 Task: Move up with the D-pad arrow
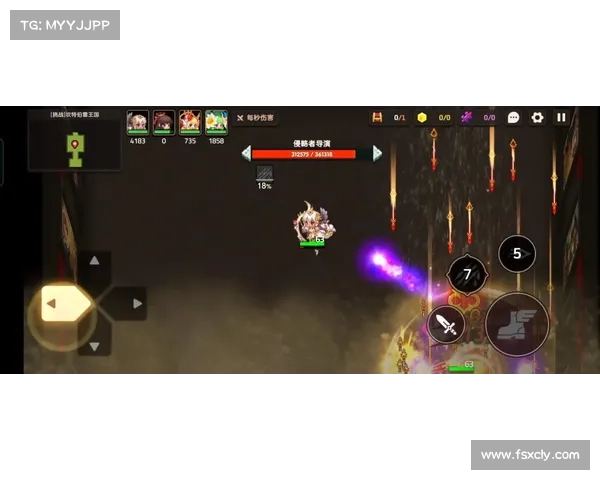(x=94, y=260)
